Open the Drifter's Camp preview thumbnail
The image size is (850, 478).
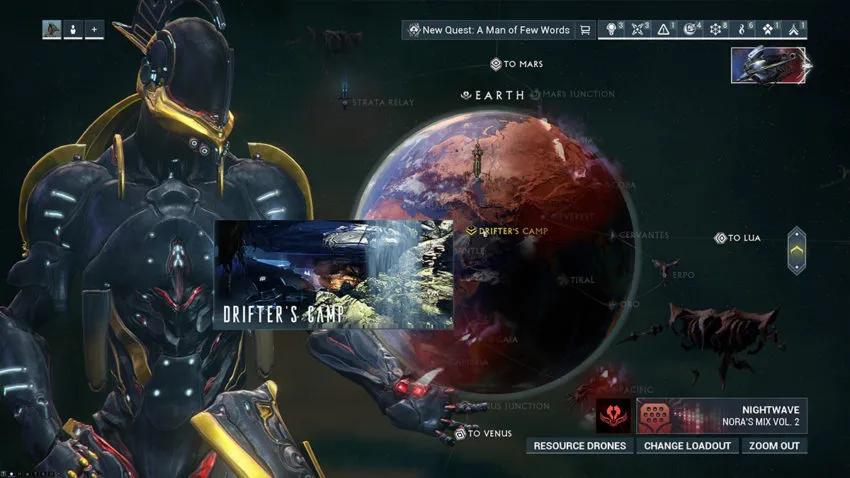click(x=334, y=275)
